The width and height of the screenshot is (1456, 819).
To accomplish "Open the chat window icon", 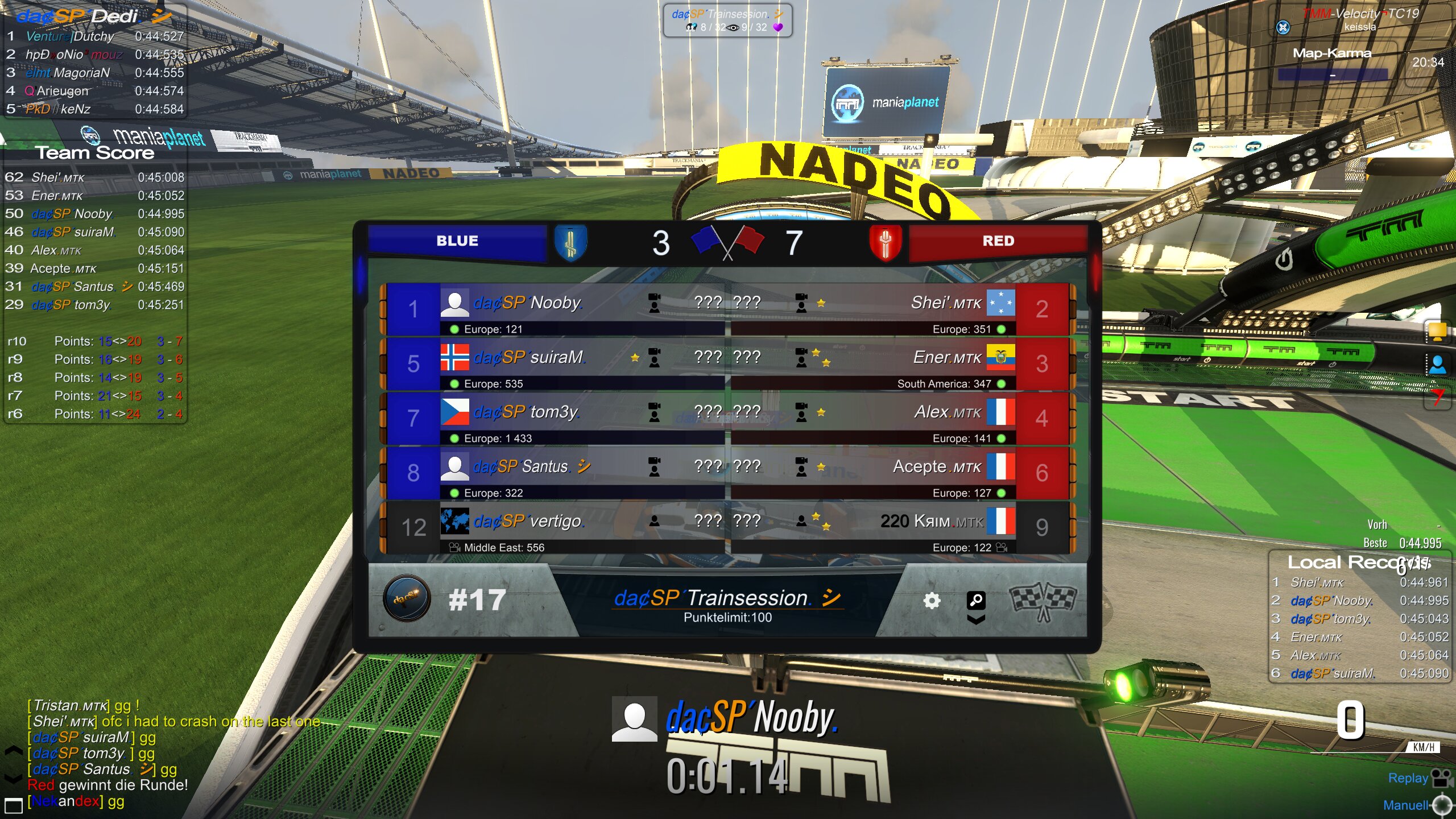I will click(13, 805).
